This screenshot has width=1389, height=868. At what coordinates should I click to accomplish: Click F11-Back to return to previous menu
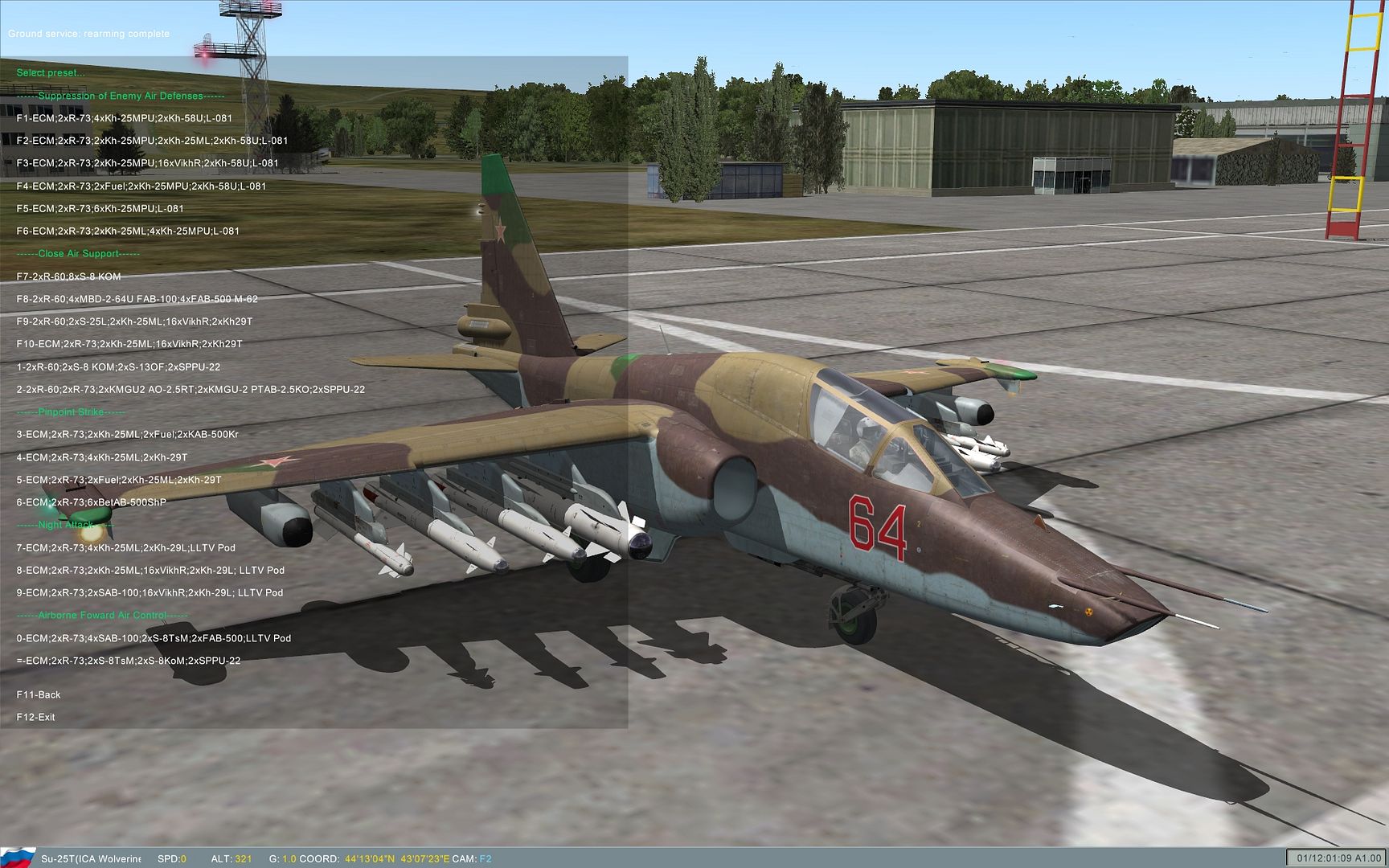coord(39,694)
